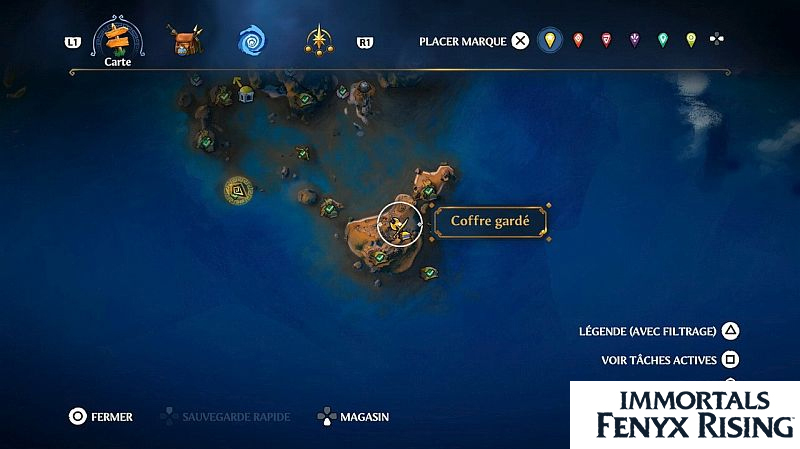Click the Coffre gardé tooltip label
Image resolution: width=800 pixels, height=449 pixels.
(x=490, y=222)
